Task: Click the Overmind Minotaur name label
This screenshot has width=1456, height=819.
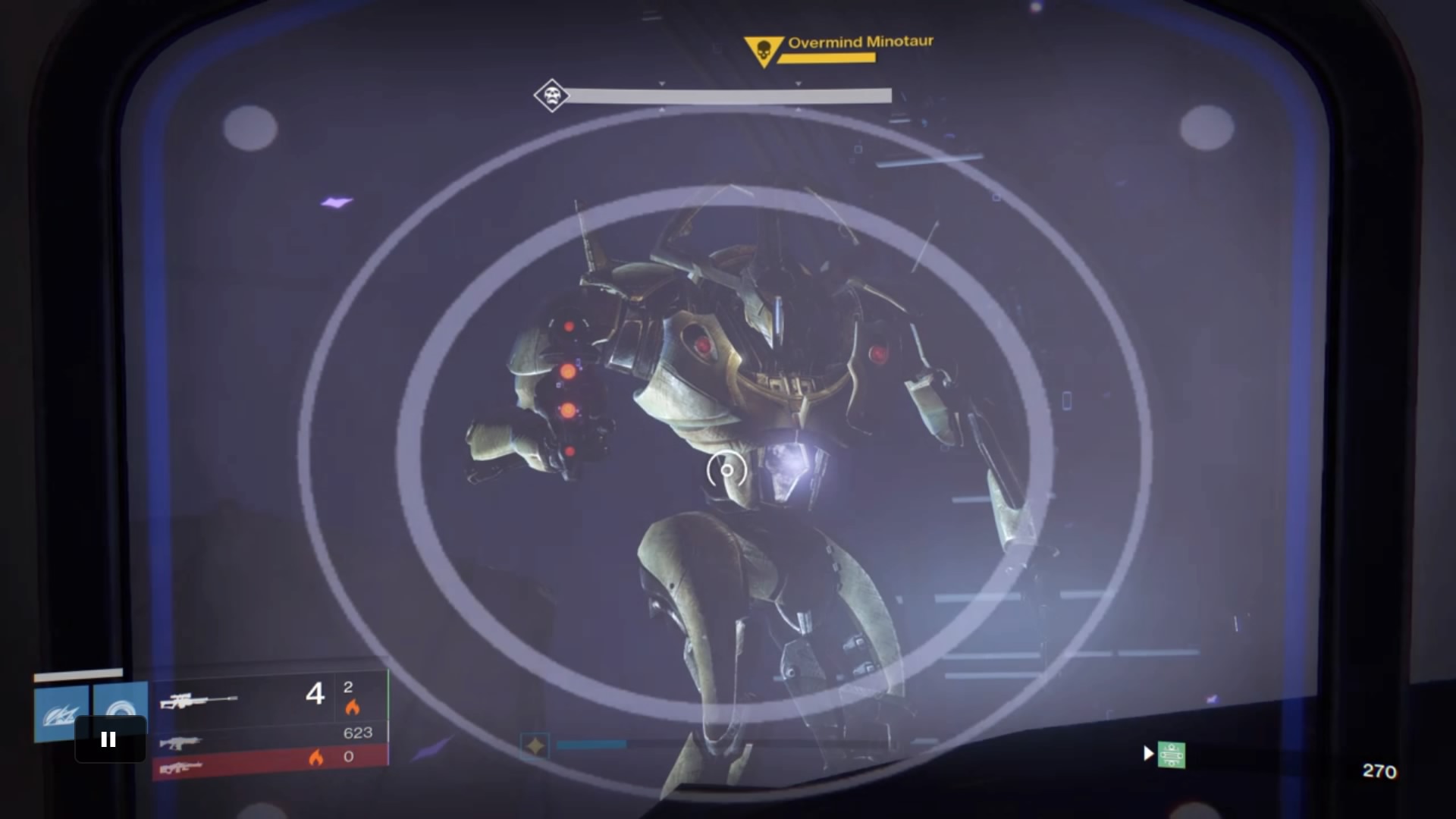Action: 861,42
